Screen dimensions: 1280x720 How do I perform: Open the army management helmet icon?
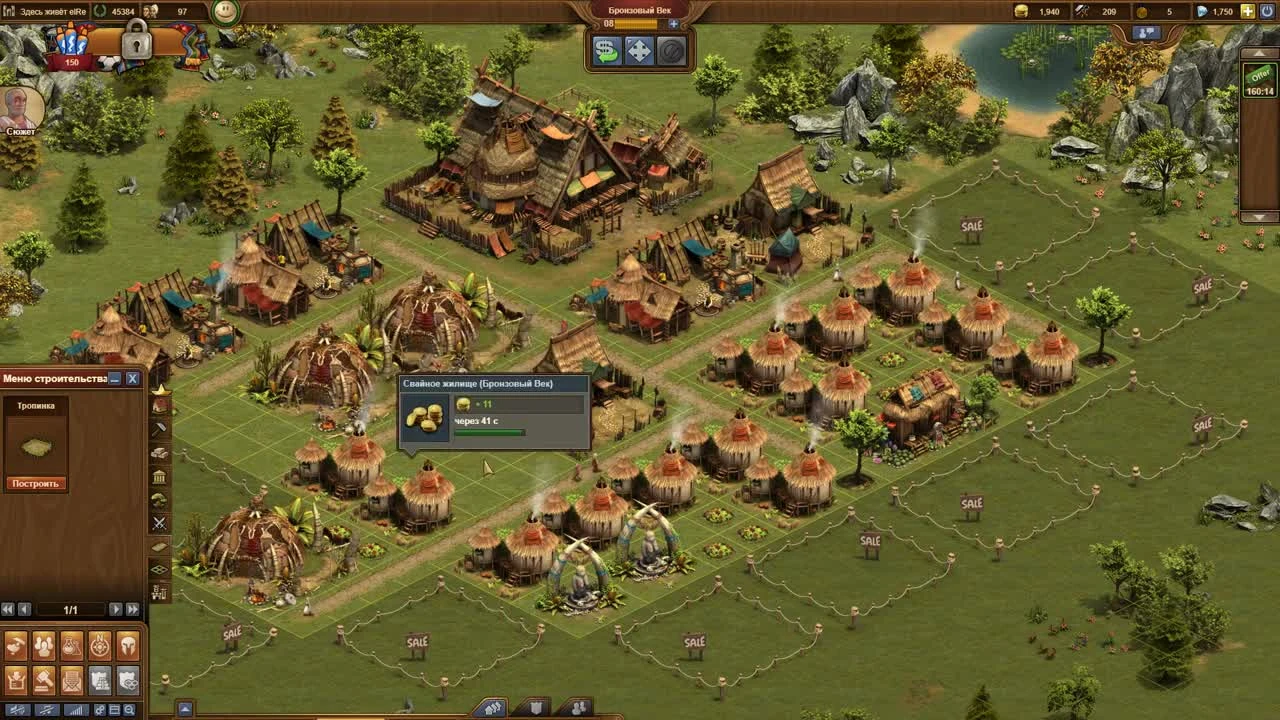127,645
